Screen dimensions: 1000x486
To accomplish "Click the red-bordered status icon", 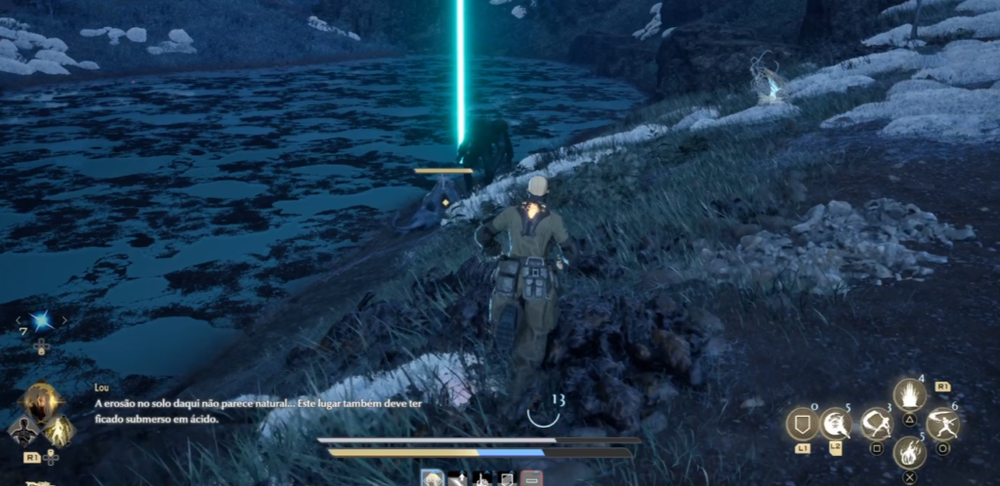I will (x=531, y=480).
